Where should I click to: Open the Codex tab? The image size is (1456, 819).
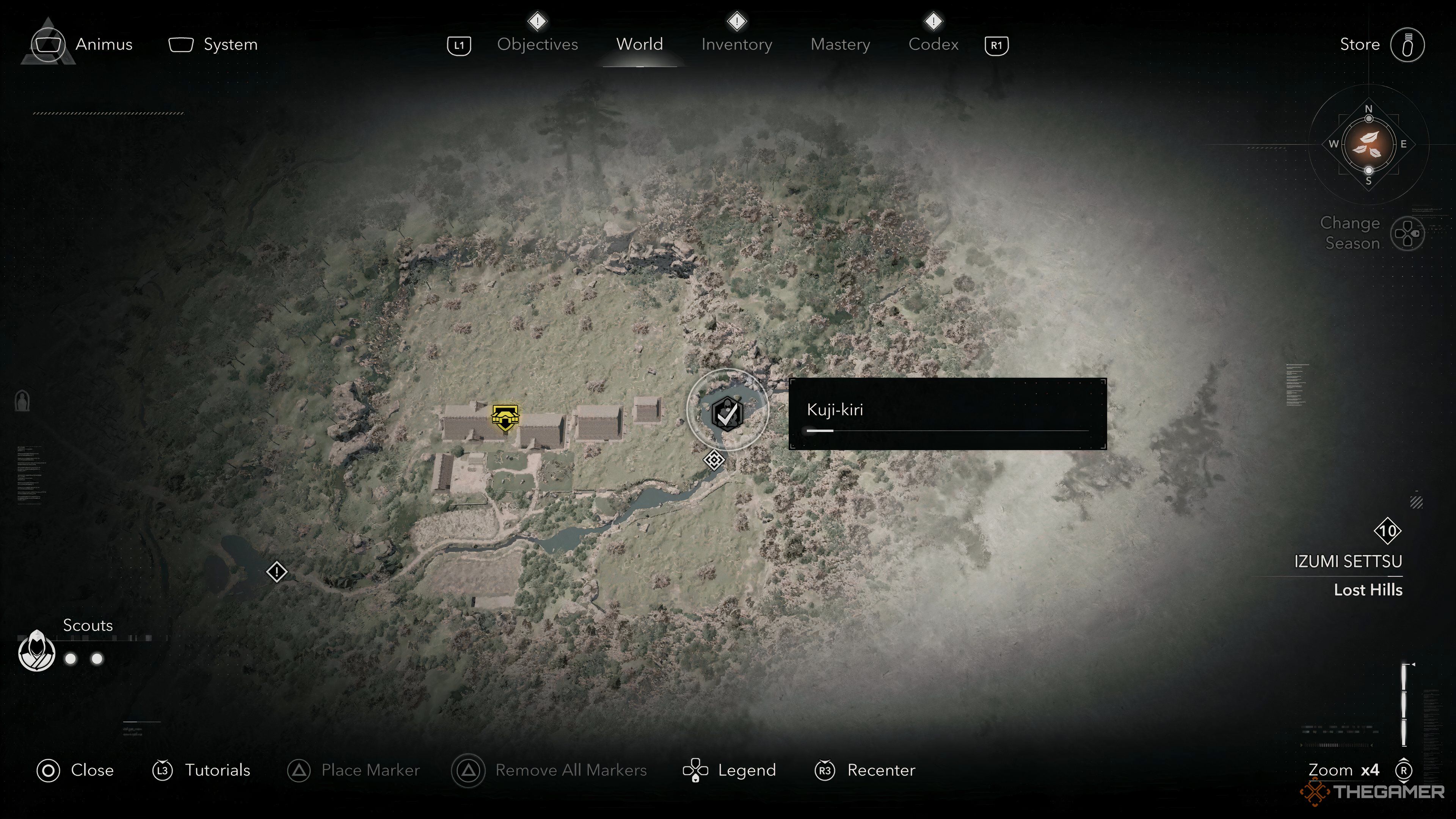click(933, 44)
